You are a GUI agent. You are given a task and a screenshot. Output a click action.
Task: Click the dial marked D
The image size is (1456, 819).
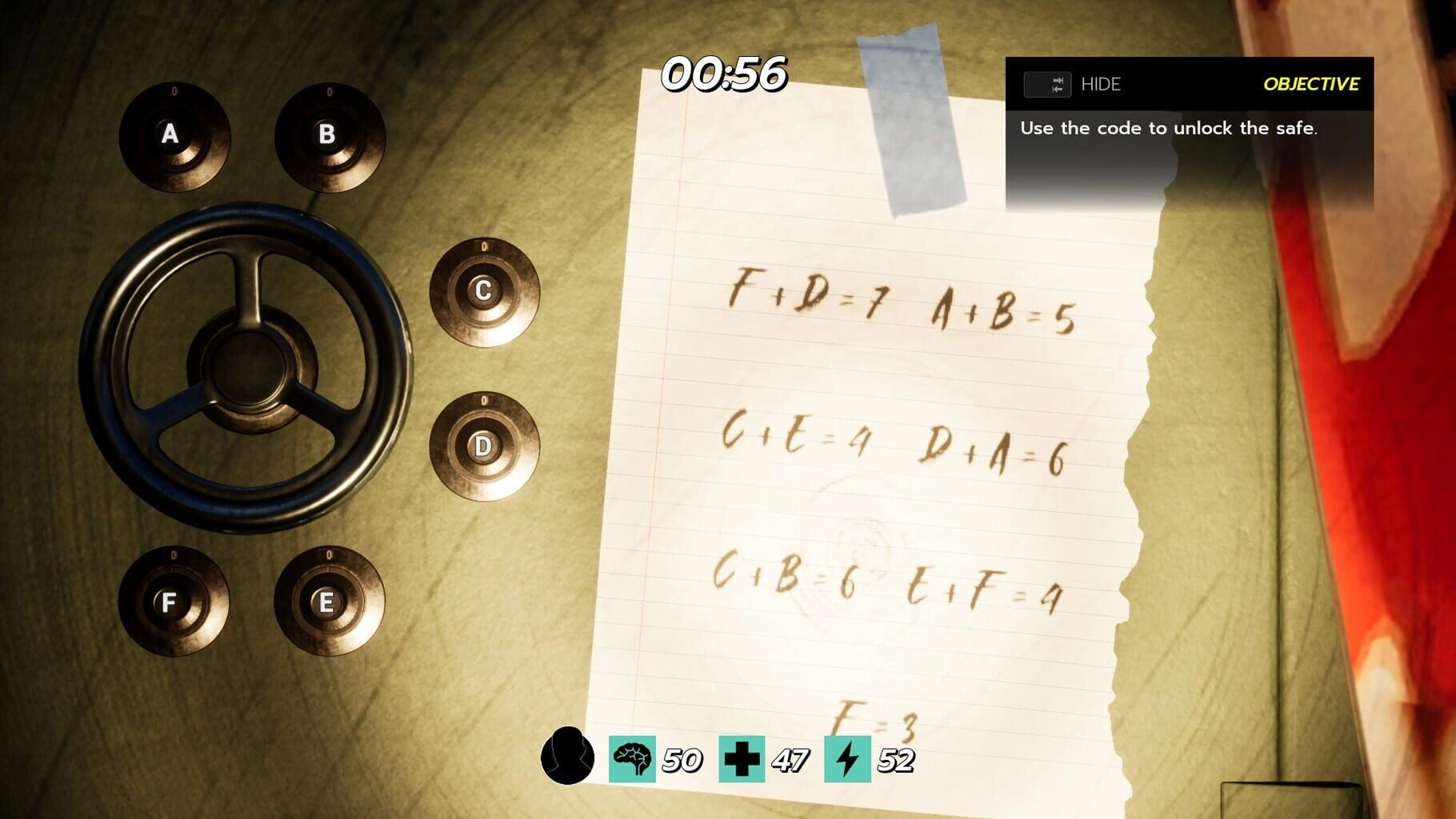[484, 446]
